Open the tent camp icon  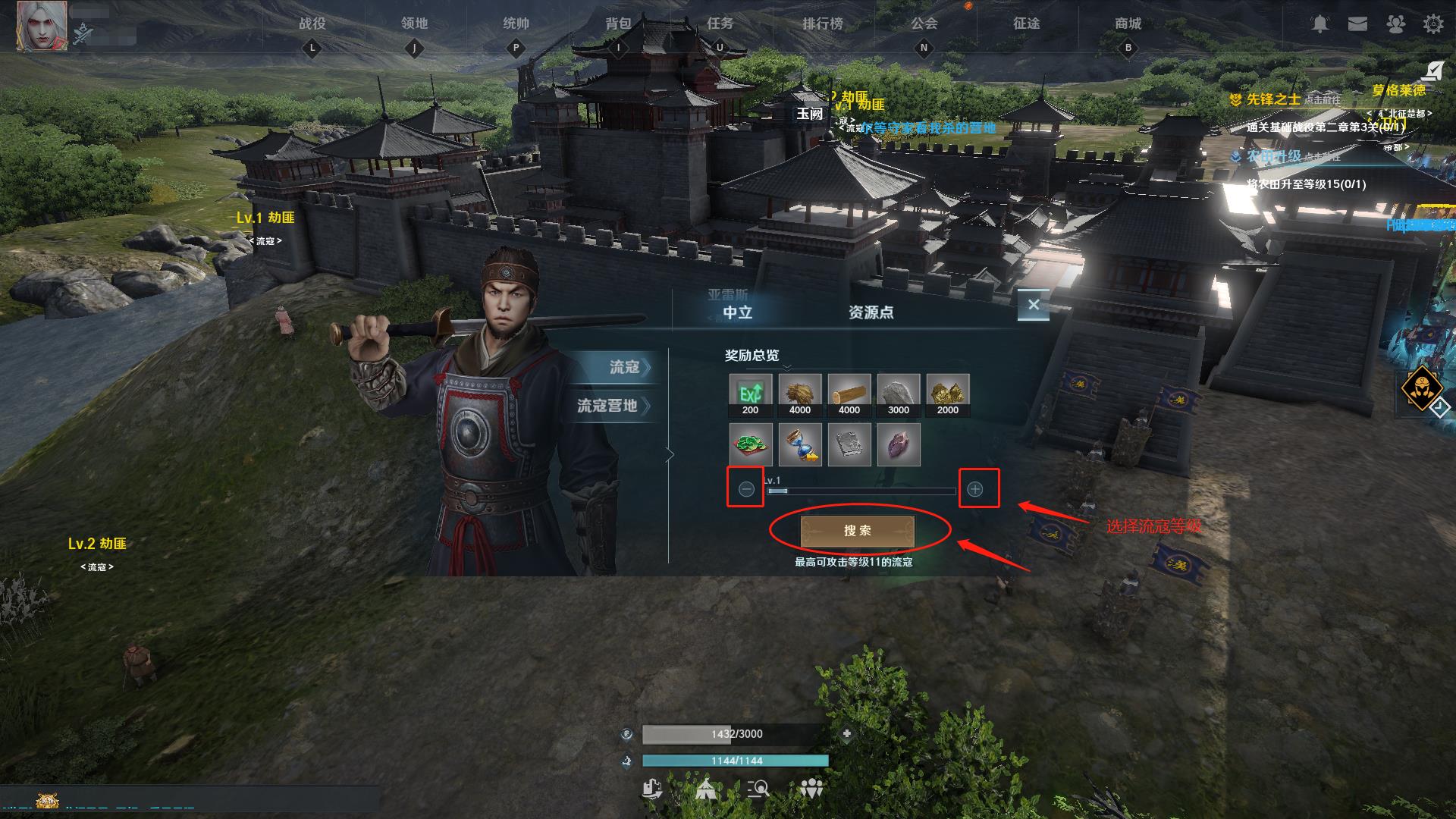[x=706, y=789]
